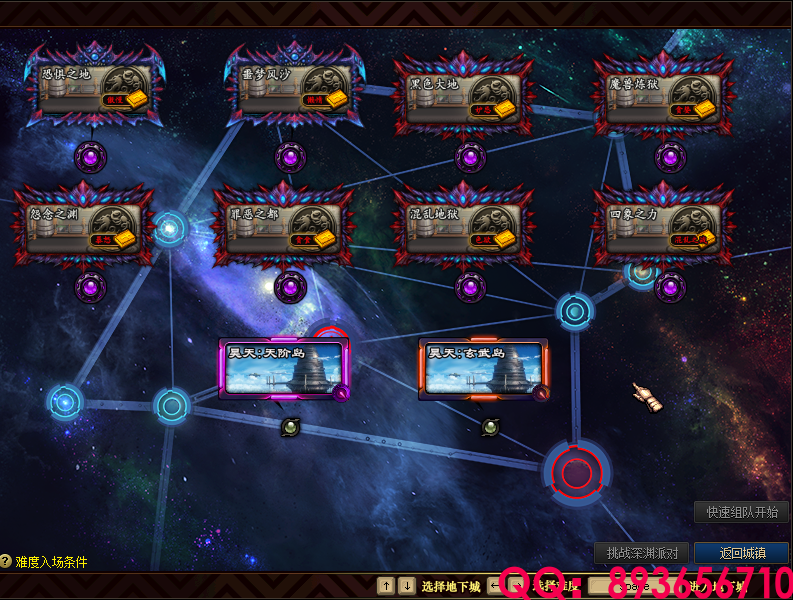Select the 恐惧之地 dungeon card

pos(92,88)
